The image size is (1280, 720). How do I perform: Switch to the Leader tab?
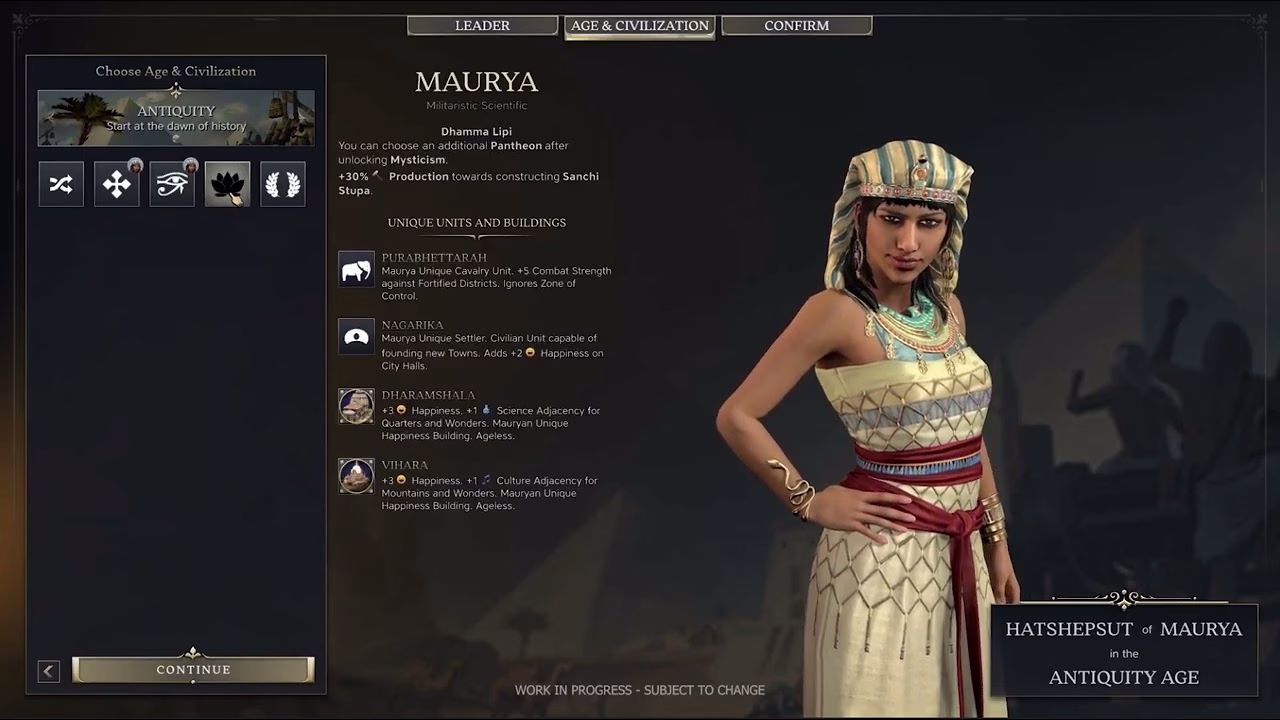(x=482, y=26)
